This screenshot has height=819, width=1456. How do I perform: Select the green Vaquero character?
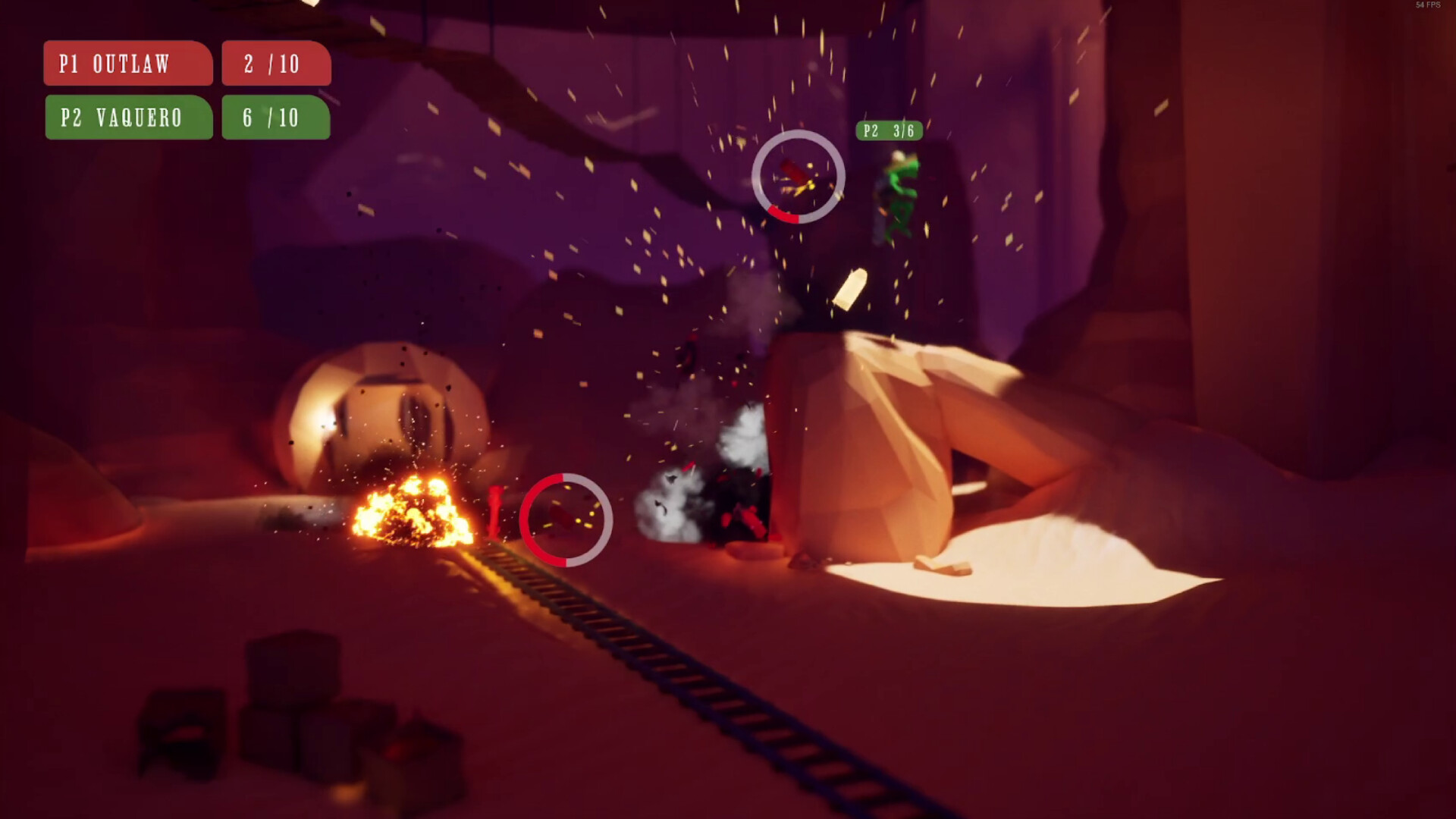899,191
